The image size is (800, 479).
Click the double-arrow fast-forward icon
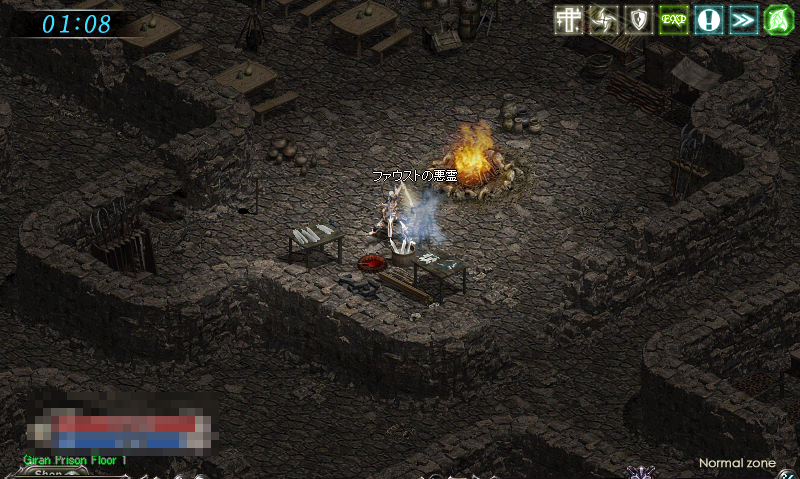(744, 20)
